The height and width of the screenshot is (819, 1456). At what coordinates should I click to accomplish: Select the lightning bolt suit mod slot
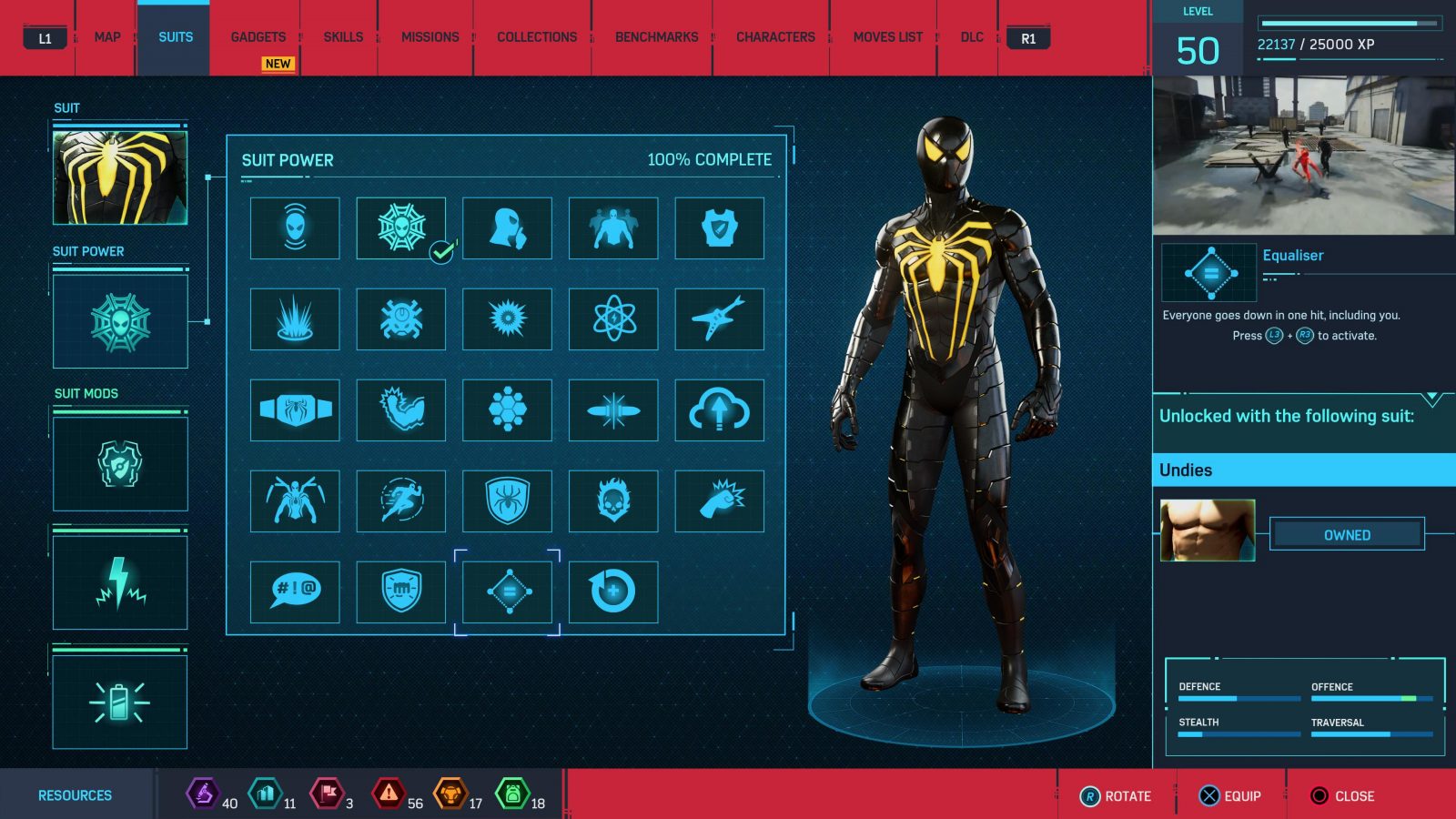(119, 582)
